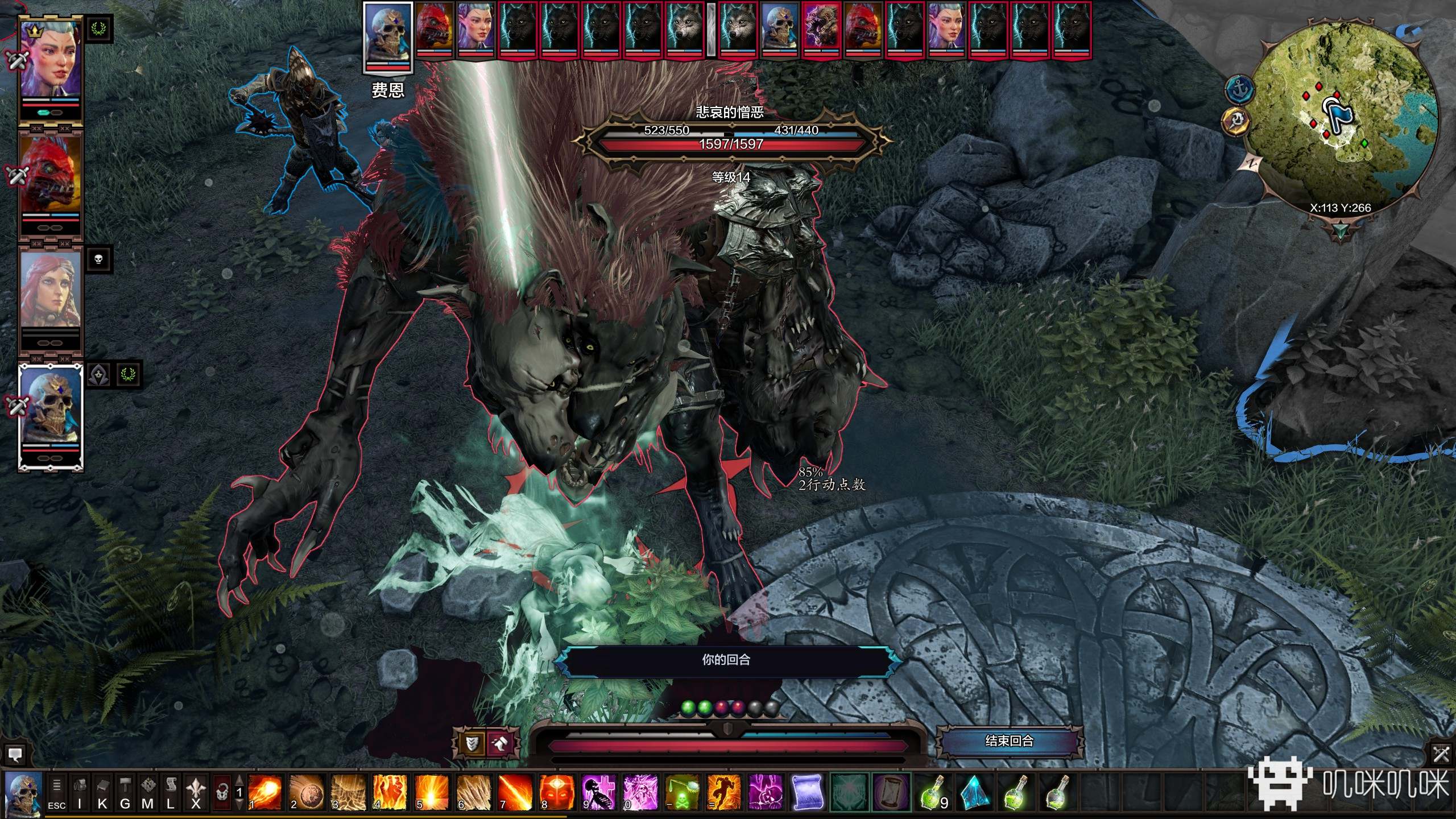Use the boulder skill in slot 2
The image size is (1456, 819).
307,792
